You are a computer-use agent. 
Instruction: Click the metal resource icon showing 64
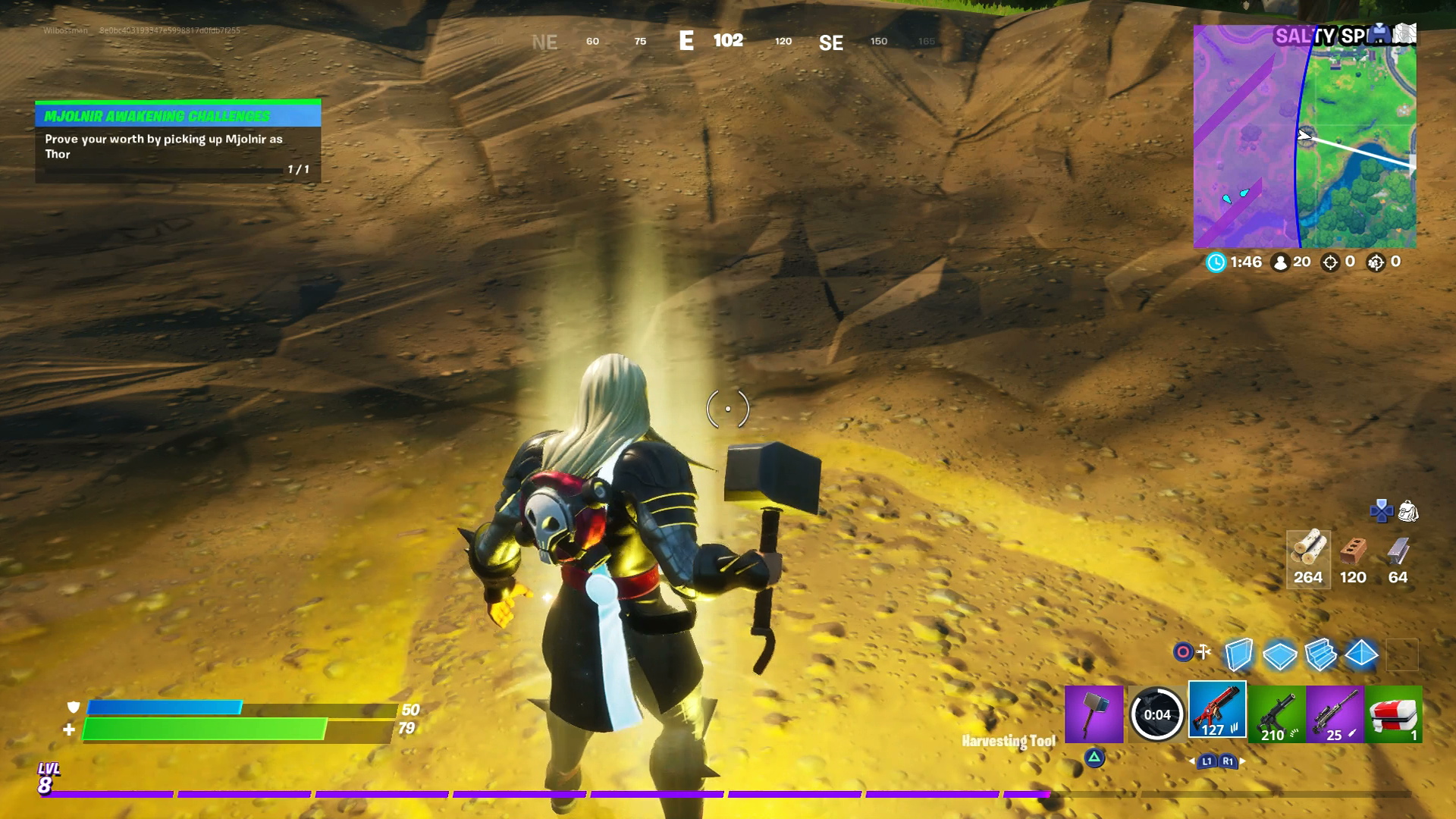[x=1398, y=553]
